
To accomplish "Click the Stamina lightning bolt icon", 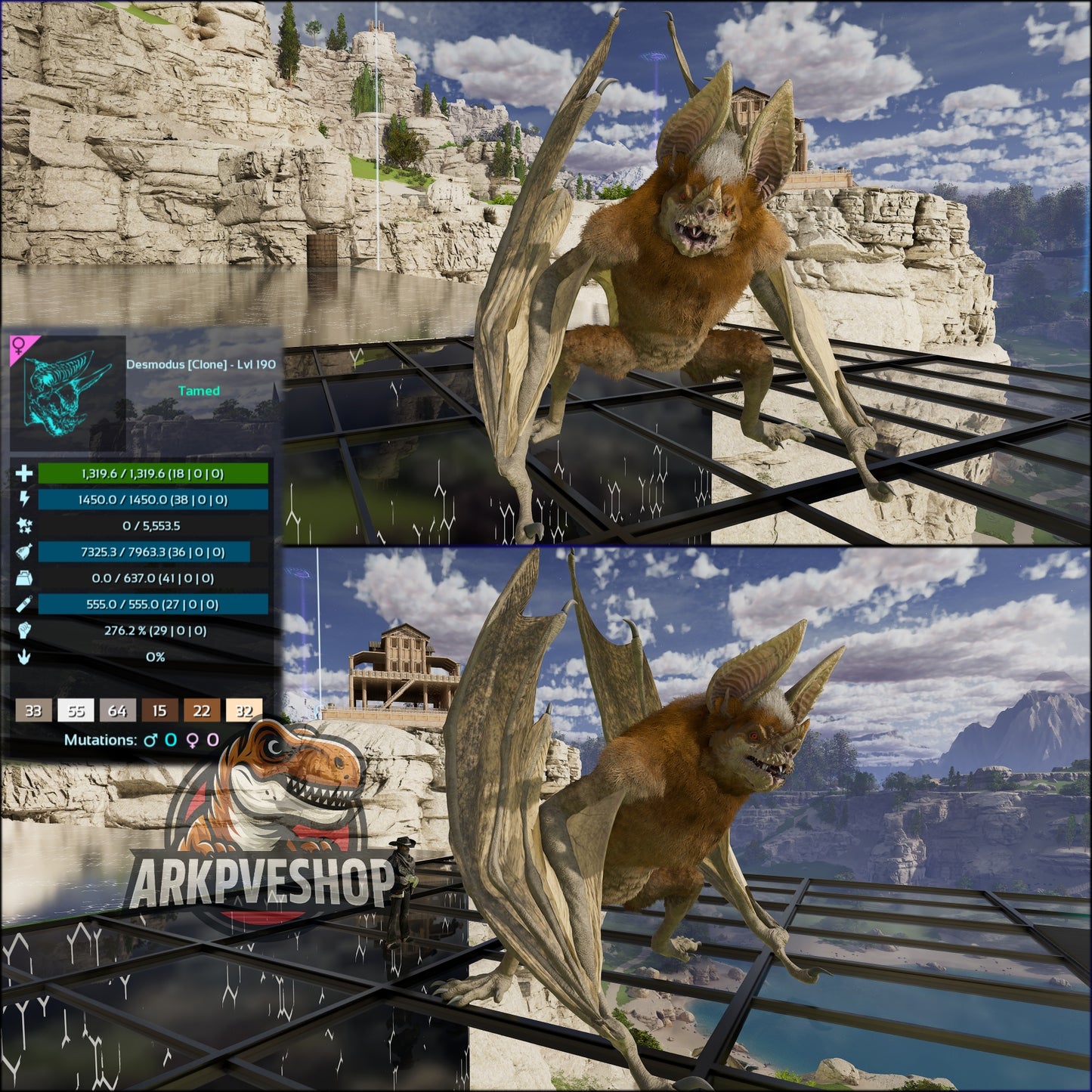I will tap(24, 500).
